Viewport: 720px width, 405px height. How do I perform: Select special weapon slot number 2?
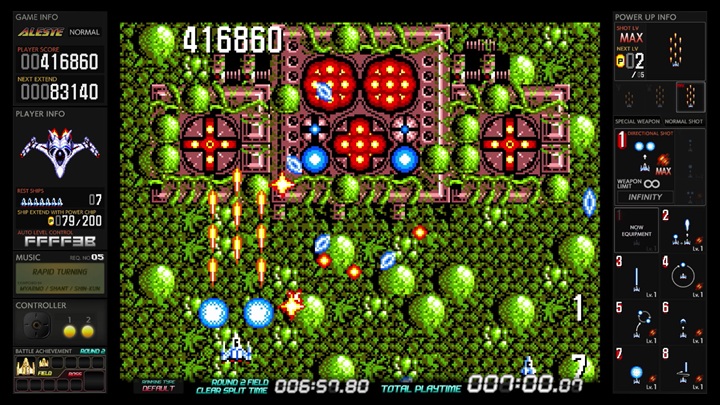682,230
